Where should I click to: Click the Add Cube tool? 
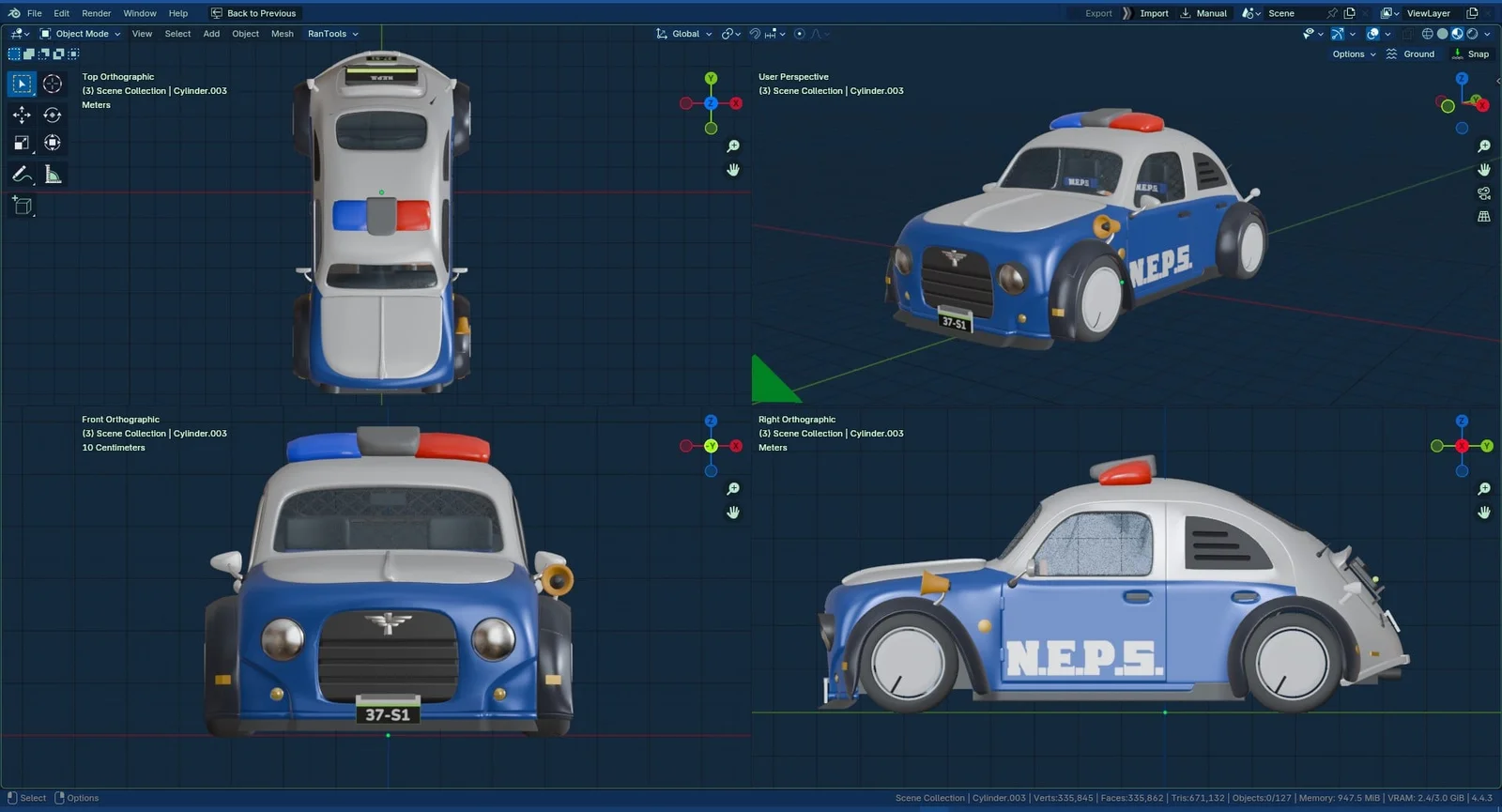tap(21, 206)
